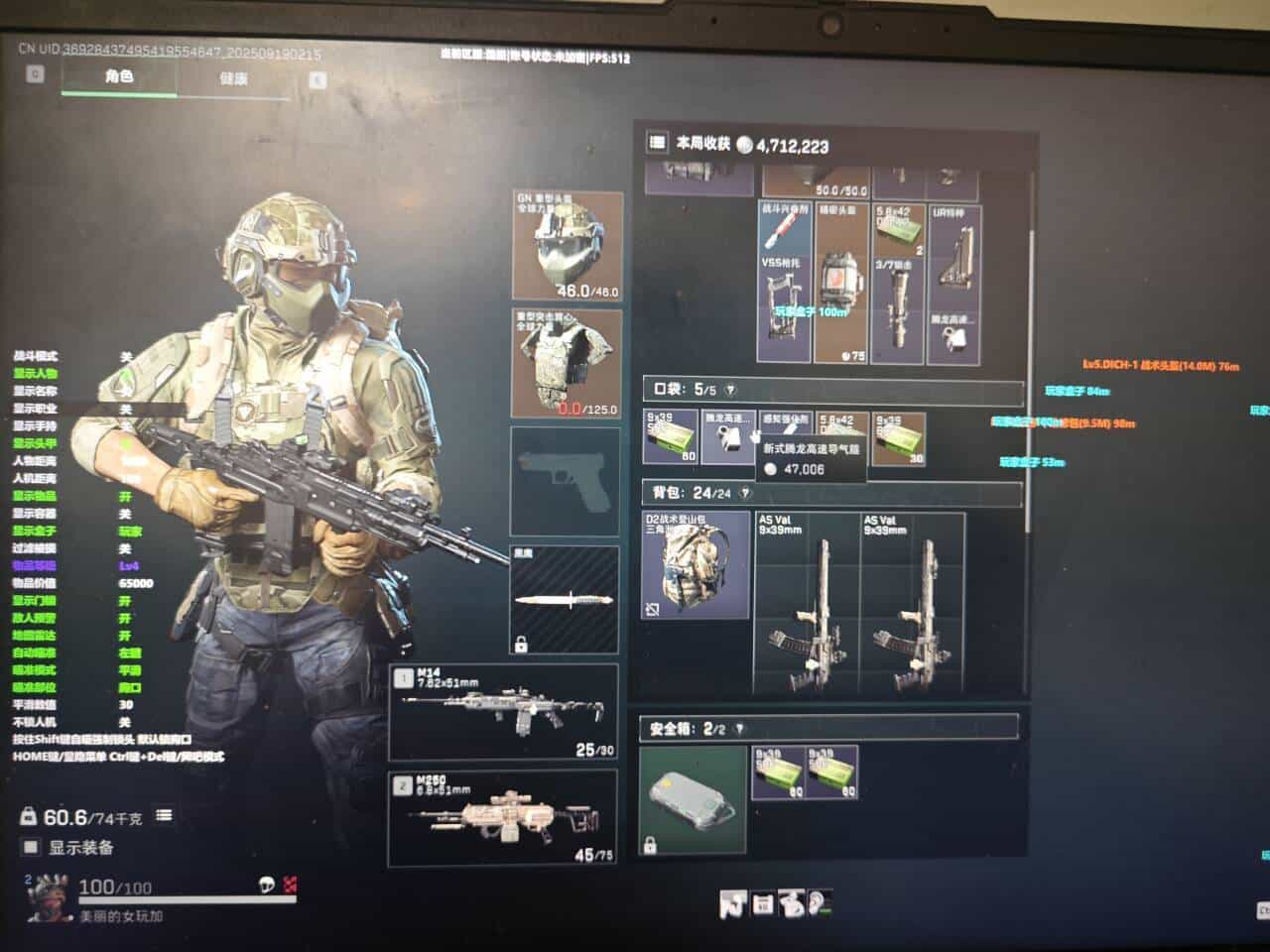This screenshot has width=1270, height=952.
Task: Select the precision helmet item worth 75
Action: click(x=840, y=284)
